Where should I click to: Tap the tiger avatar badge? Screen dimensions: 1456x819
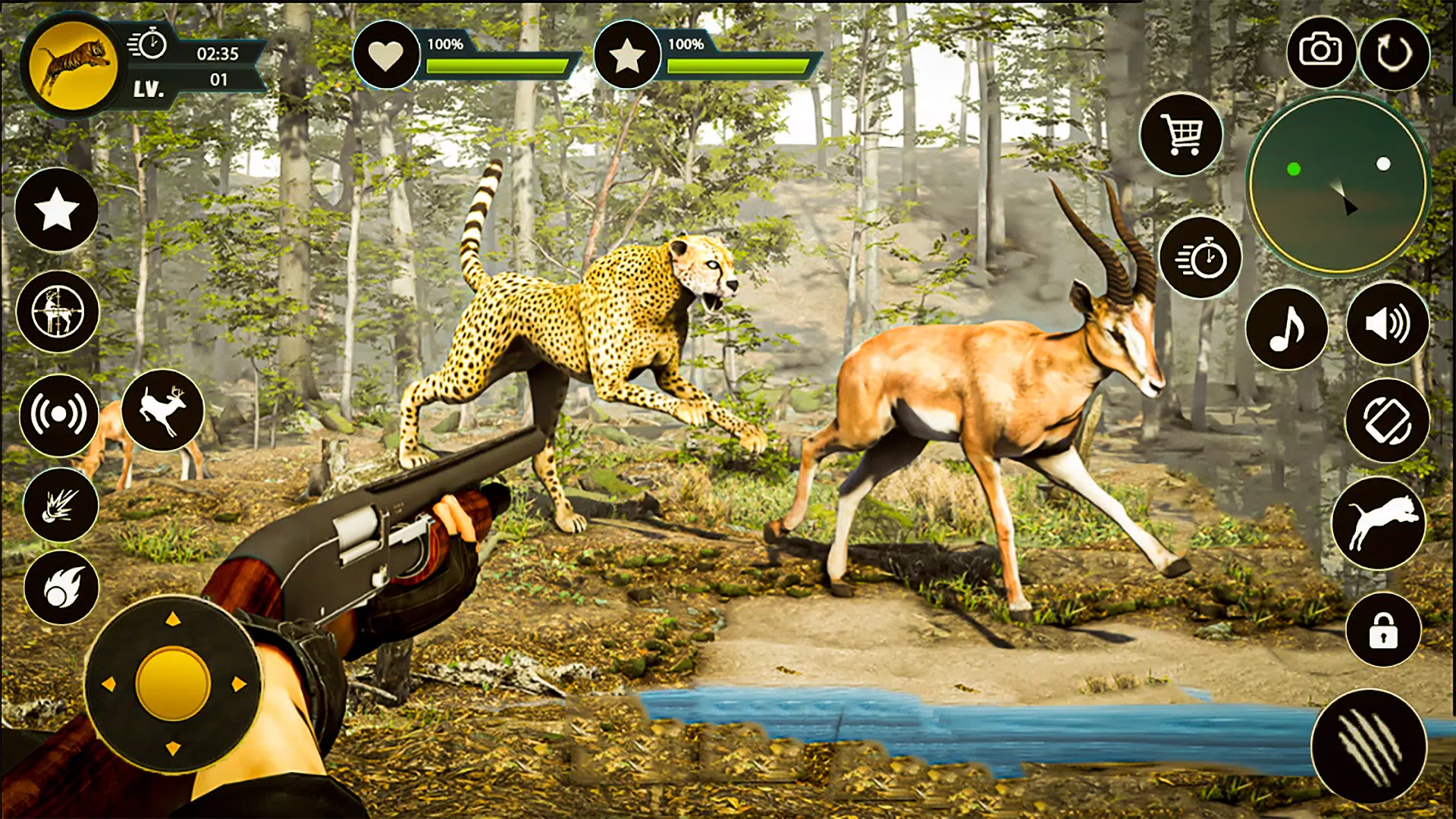pos(73,65)
